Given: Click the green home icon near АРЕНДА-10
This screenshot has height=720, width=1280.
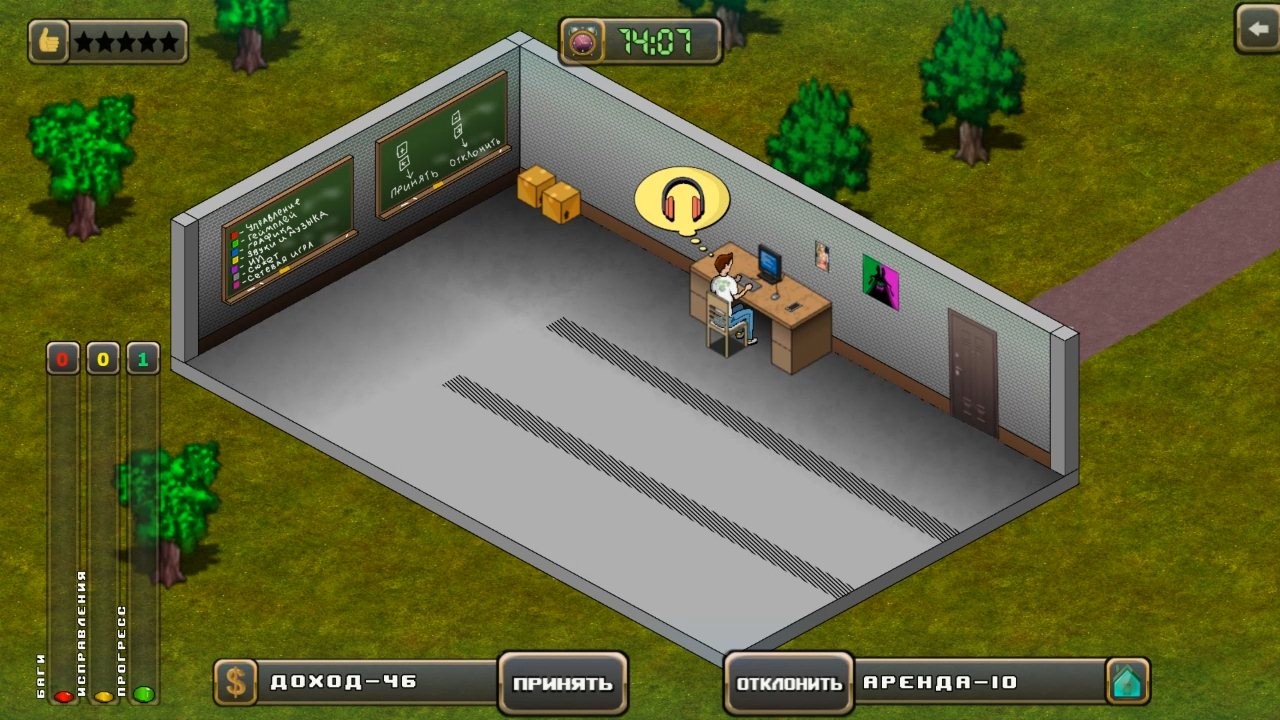Looking at the screenshot, I should click(x=1129, y=683).
